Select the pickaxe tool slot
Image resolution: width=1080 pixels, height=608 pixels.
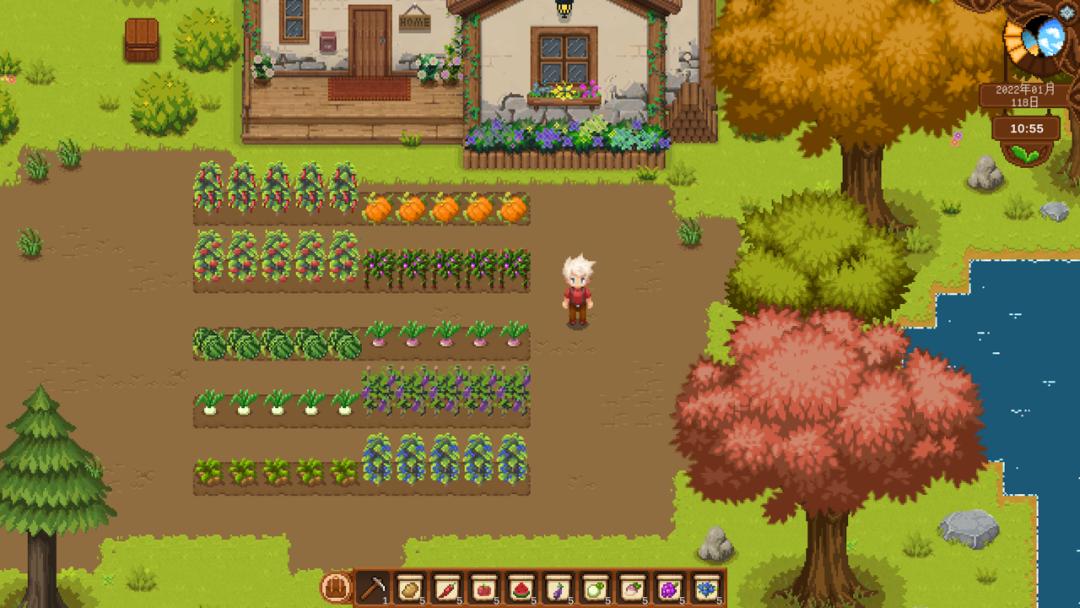tap(373, 587)
